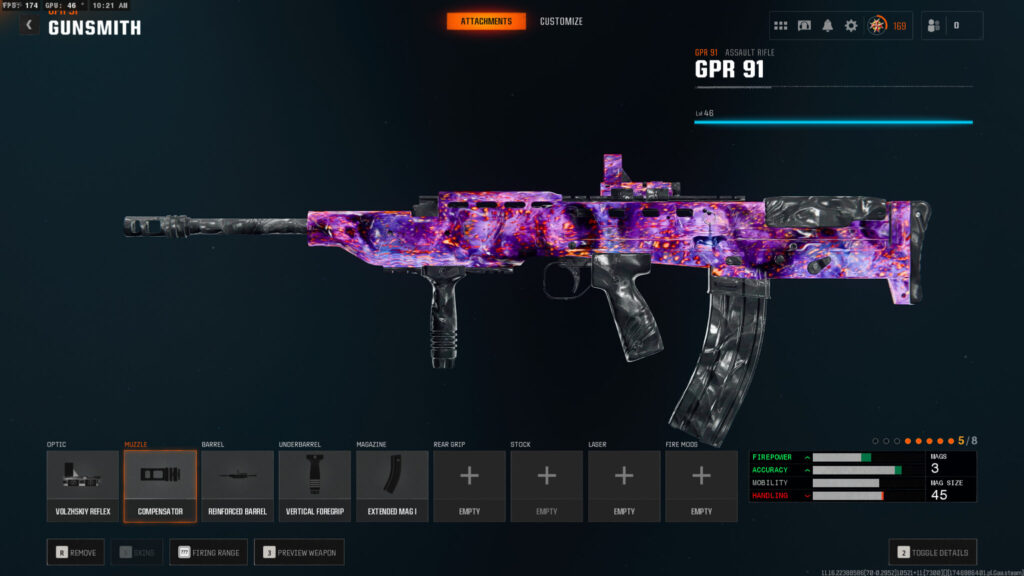
Task: Switch to the Attachments tab
Action: pyautogui.click(x=486, y=21)
